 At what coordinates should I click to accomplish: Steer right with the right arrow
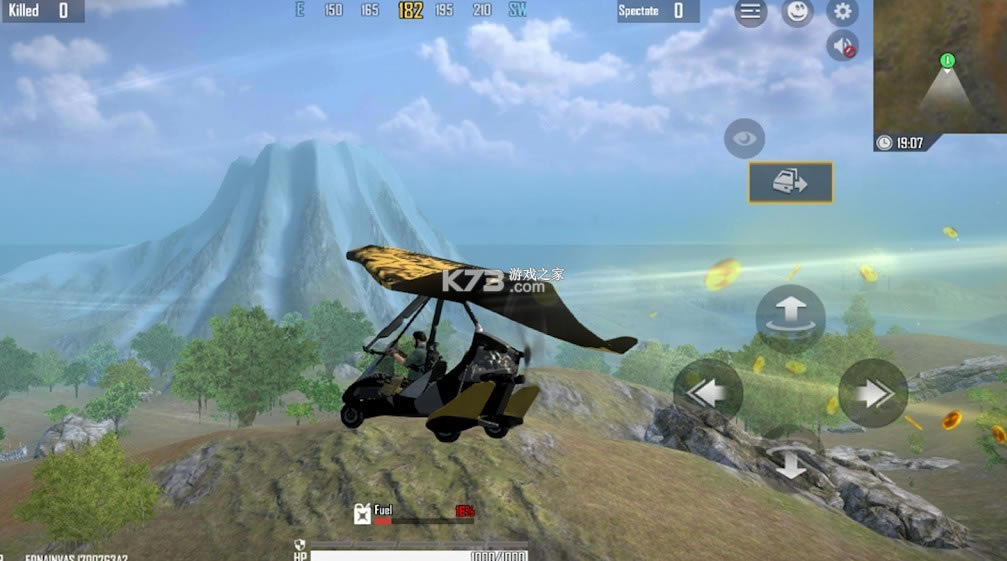click(x=873, y=393)
